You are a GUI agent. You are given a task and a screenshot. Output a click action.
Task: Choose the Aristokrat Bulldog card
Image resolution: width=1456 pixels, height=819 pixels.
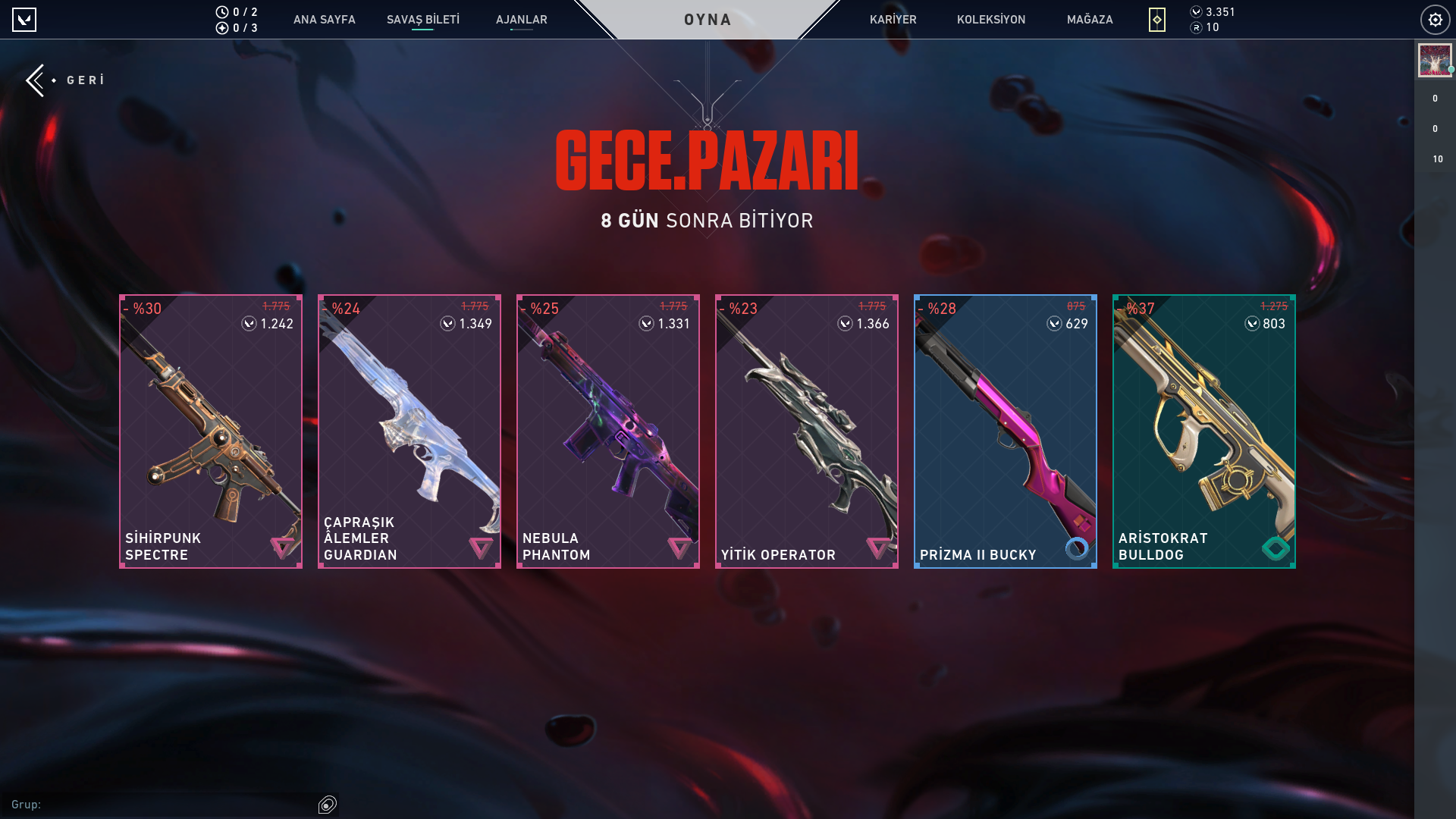coord(1204,431)
